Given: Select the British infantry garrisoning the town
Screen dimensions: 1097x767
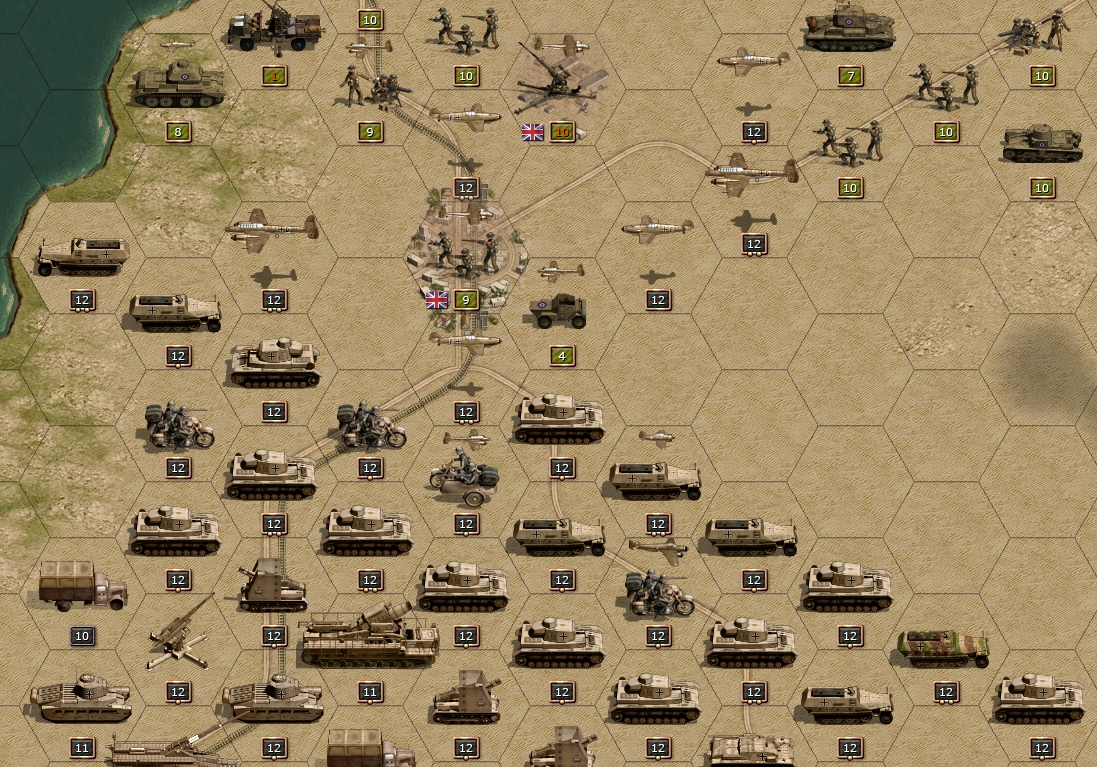Looking at the screenshot, I should [x=465, y=254].
